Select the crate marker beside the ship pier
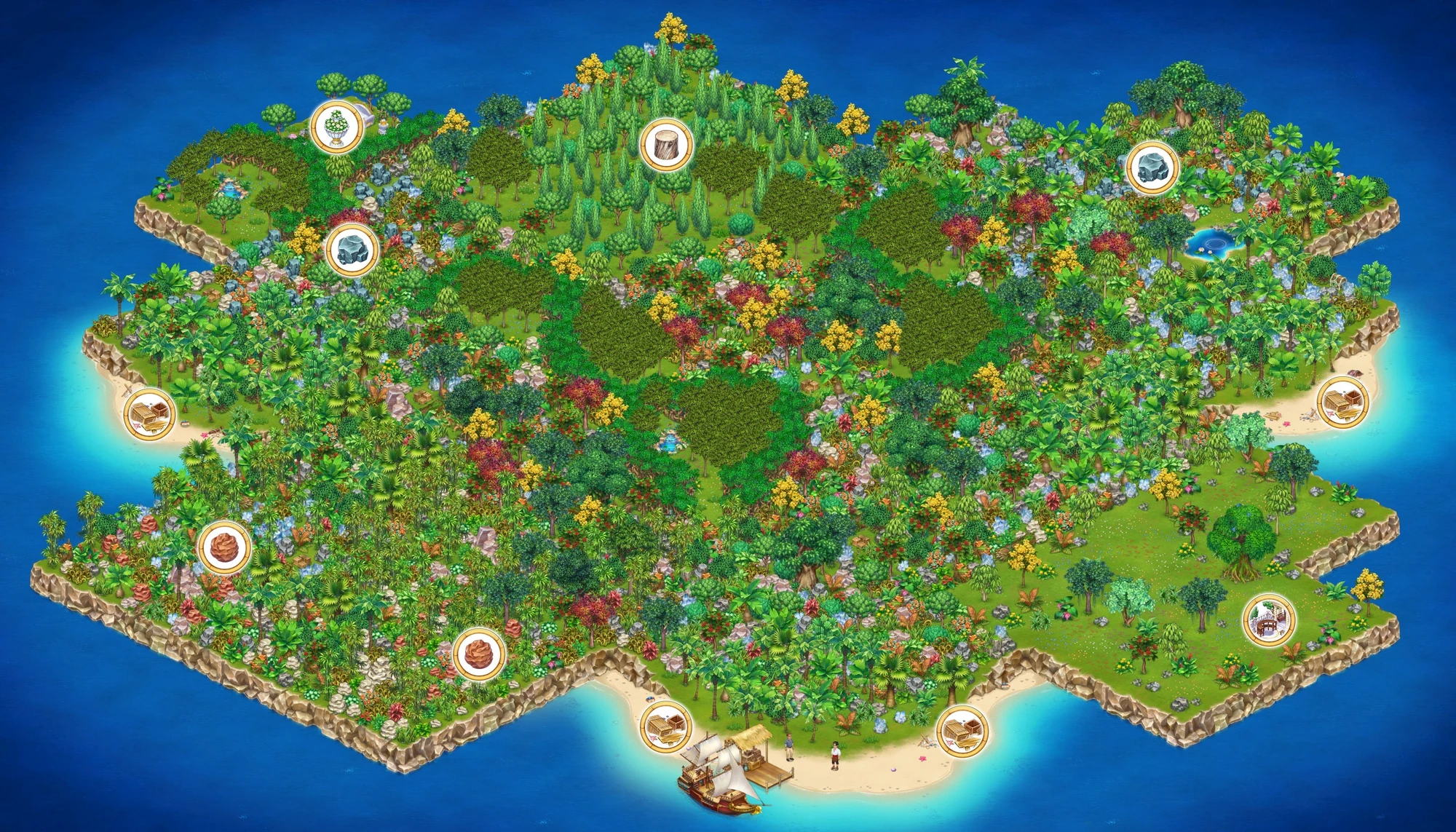This screenshot has width=1456, height=832. point(665,726)
